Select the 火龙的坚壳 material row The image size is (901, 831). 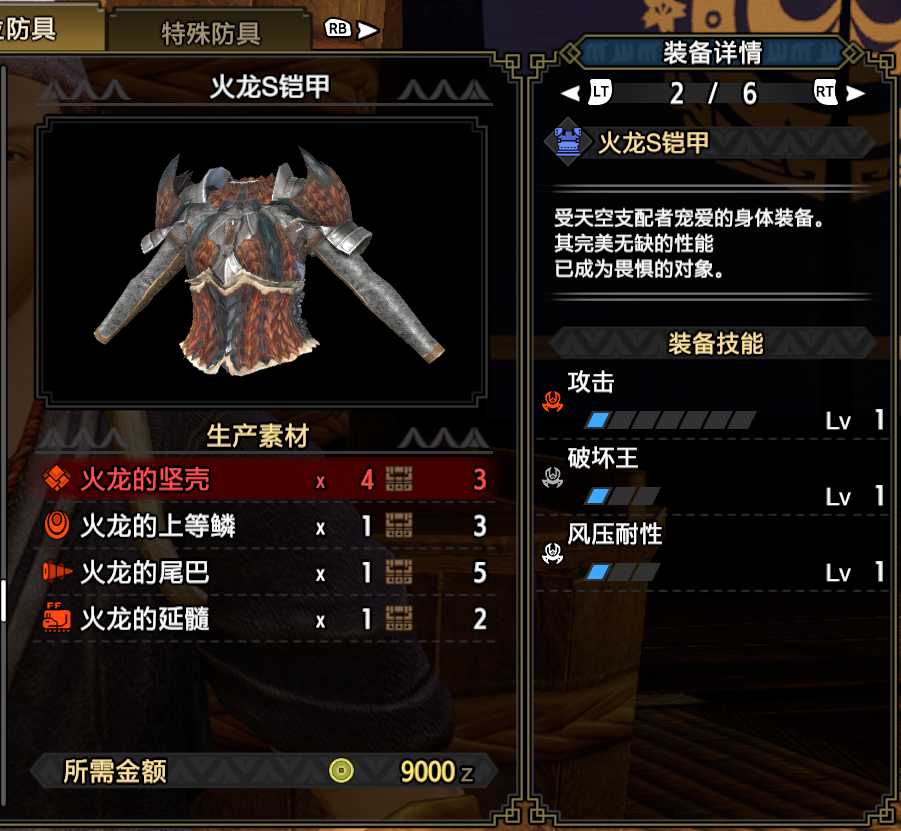click(265, 480)
